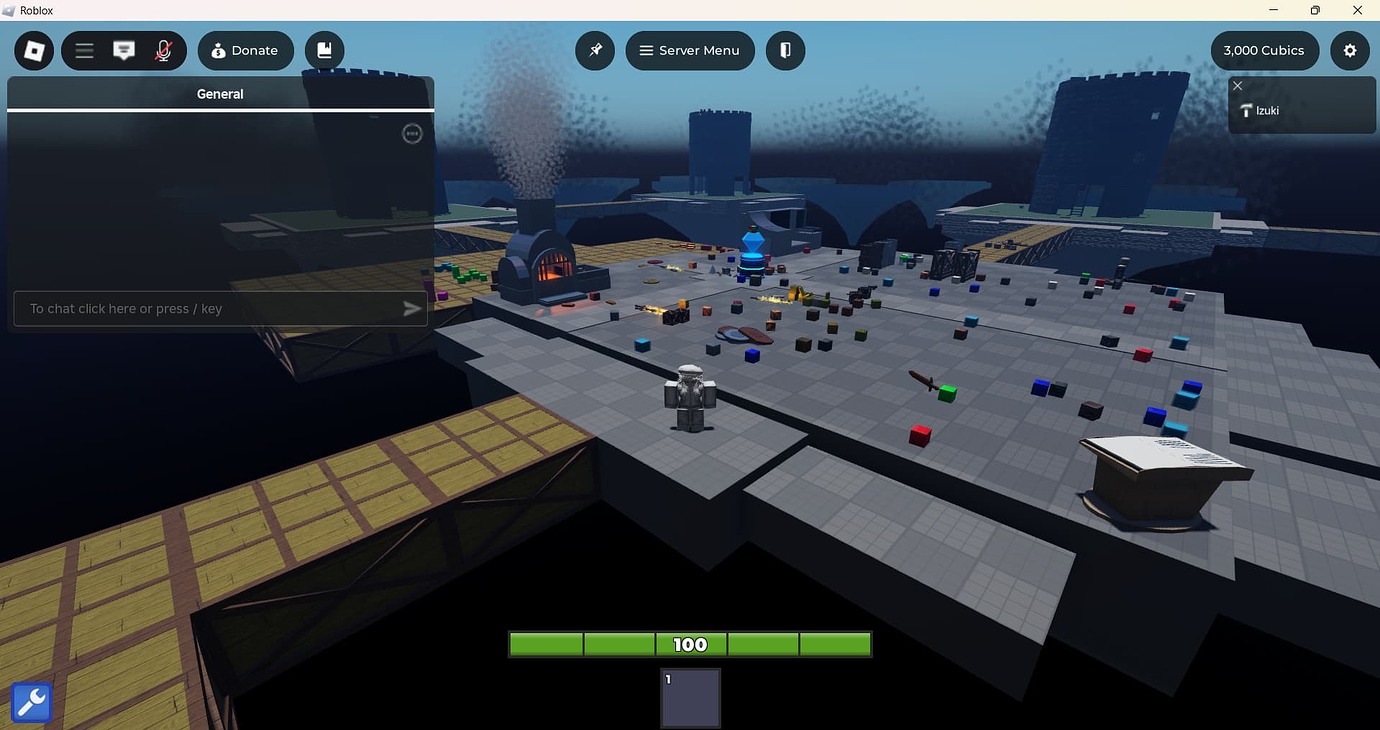Unmute the crossed-out microphone icon
This screenshot has height=730, width=1380.
tap(162, 50)
